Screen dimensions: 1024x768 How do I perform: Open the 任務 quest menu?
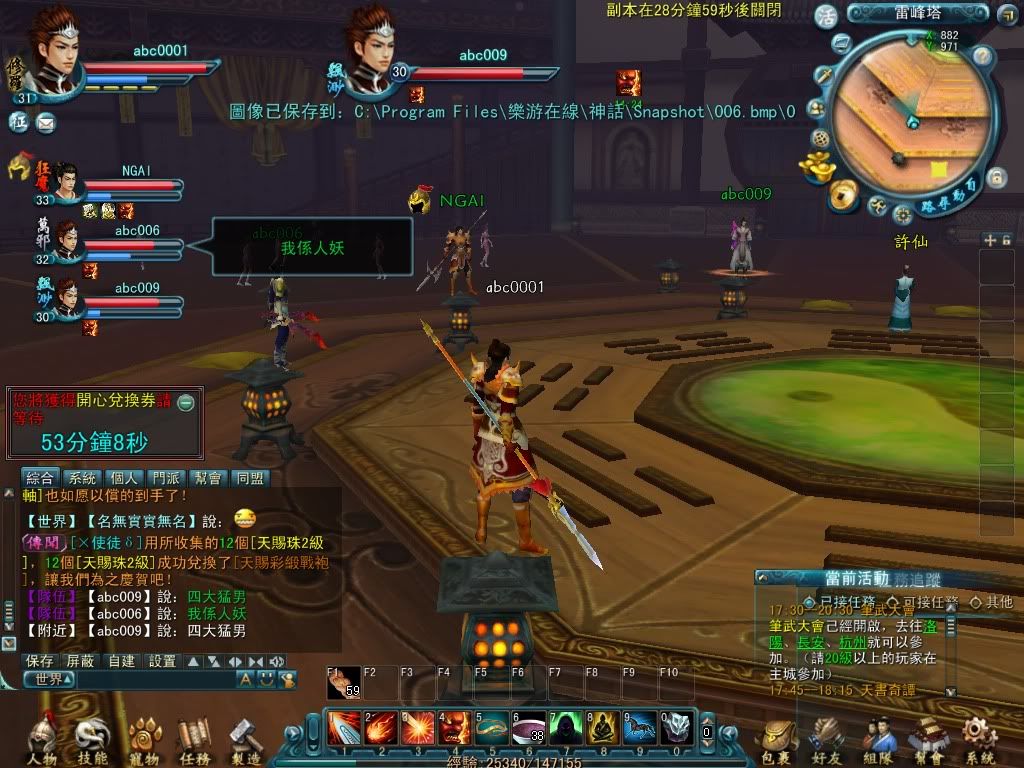(194, 741)
